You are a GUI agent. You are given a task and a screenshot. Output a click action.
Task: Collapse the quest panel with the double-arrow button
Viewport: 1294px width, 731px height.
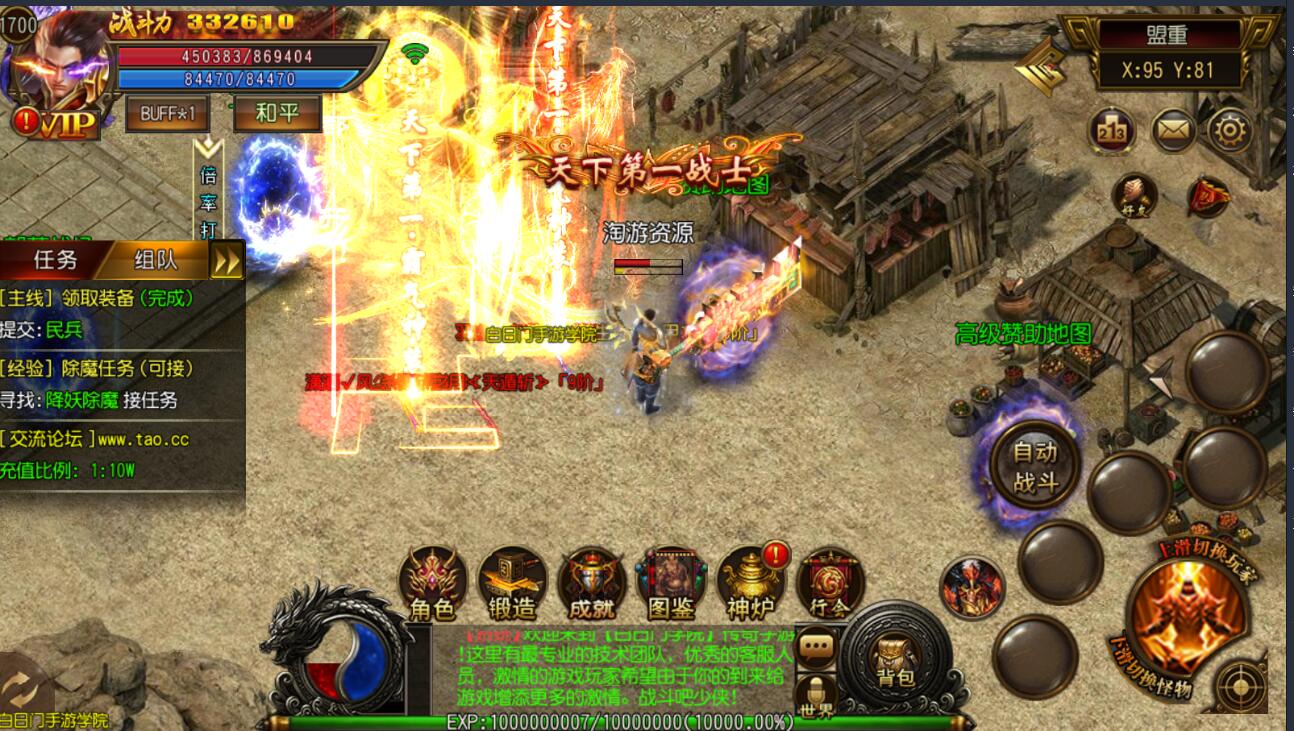click(x=227, y=261)
